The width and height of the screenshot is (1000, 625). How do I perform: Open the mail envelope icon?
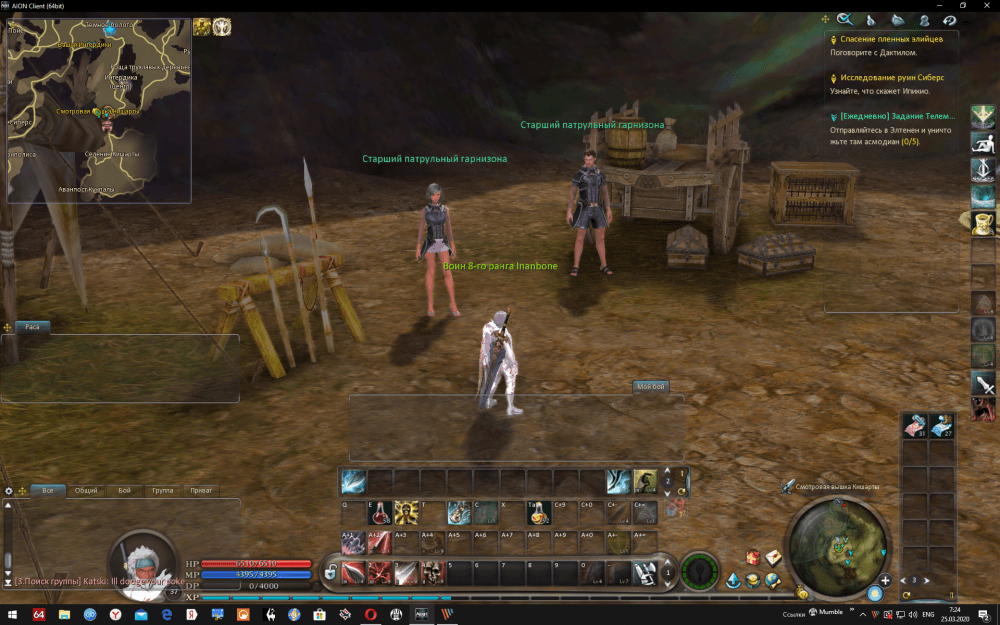click(773, 557)
